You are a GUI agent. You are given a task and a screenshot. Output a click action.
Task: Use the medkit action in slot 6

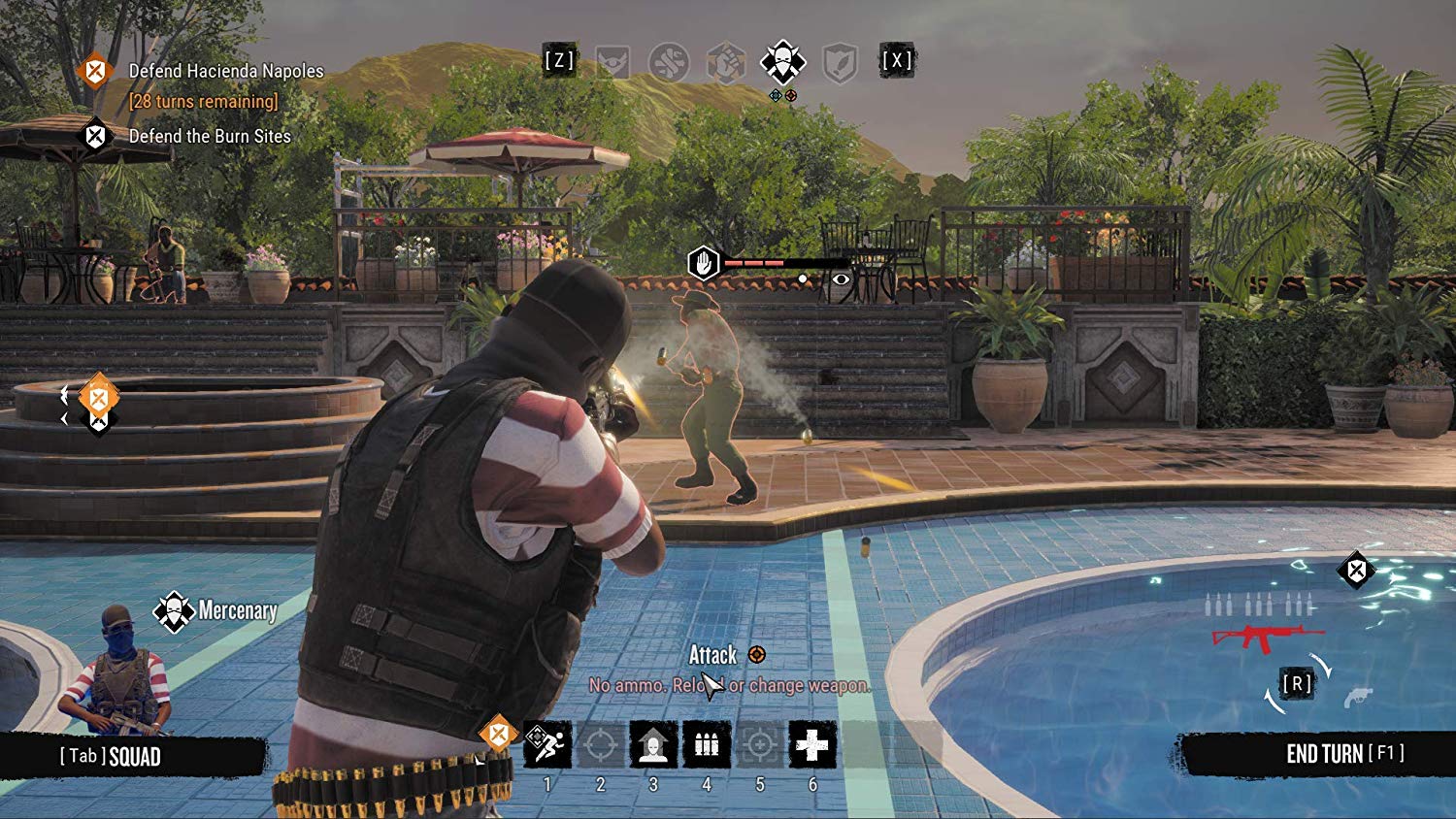click(813, 743)
